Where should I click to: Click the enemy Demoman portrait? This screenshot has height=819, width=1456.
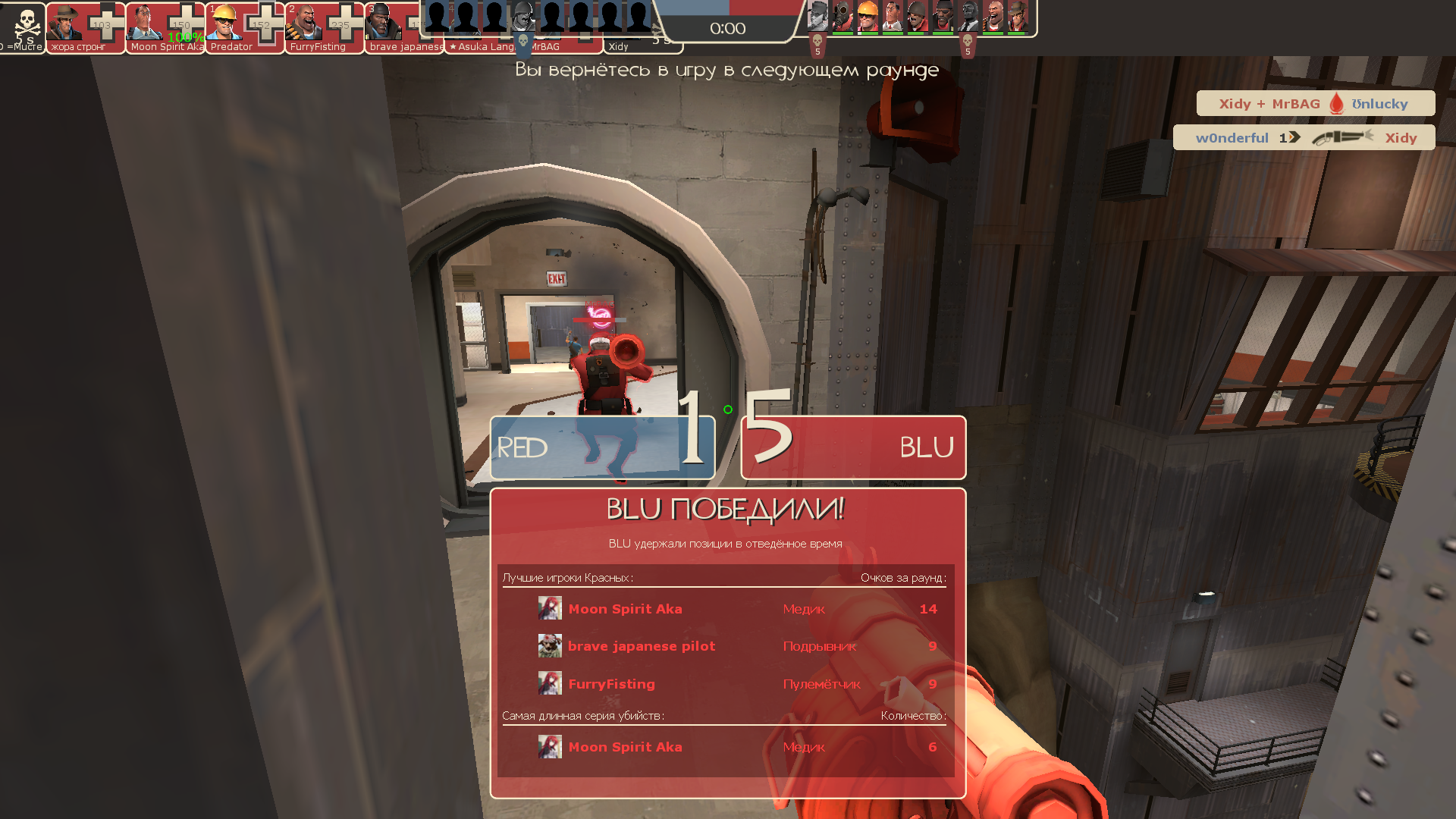click(x=943, y=17)
